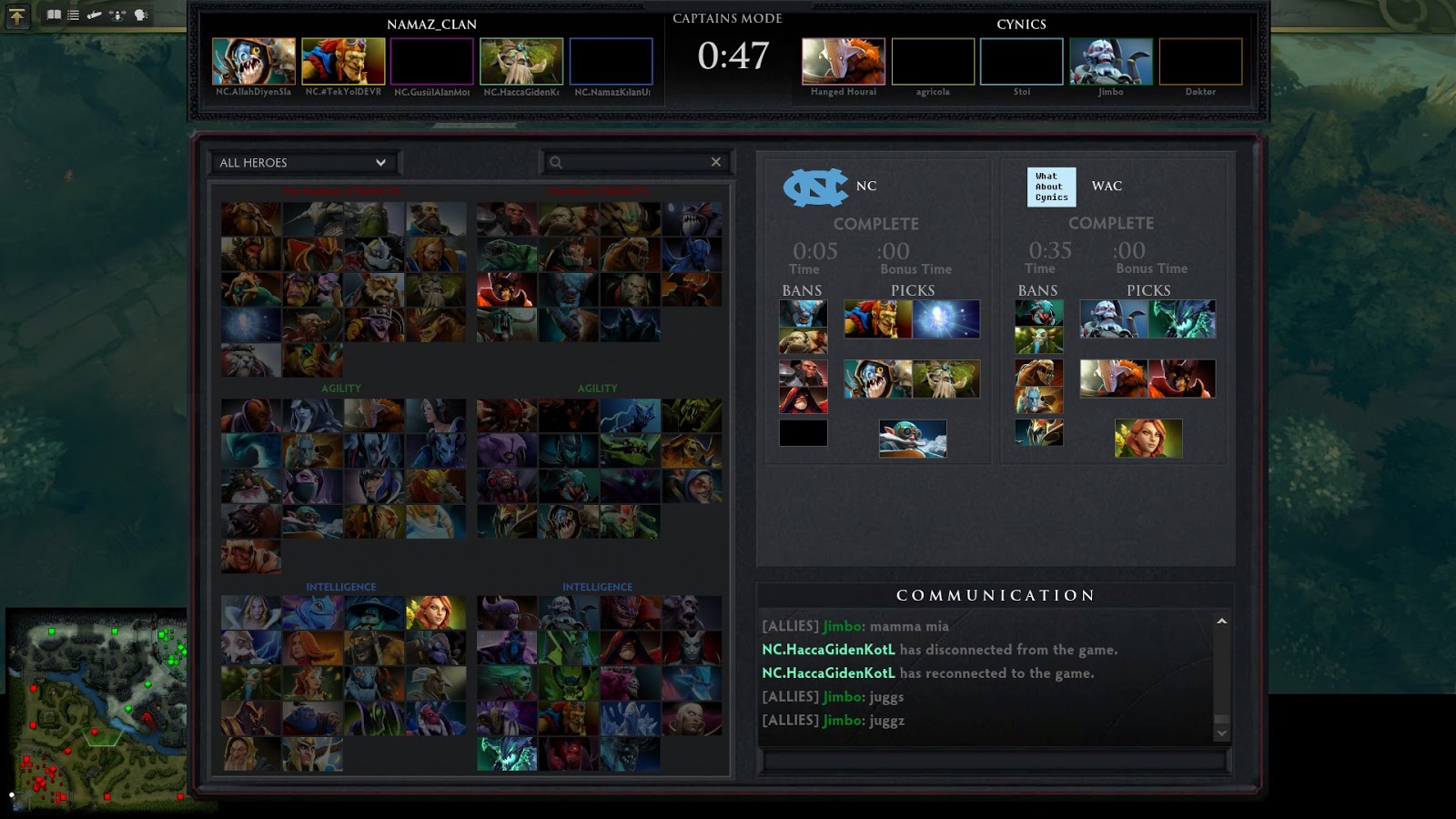Select Crystal Maiden in the Intelligence grid
1456x819 pixels.
[250, 613]
